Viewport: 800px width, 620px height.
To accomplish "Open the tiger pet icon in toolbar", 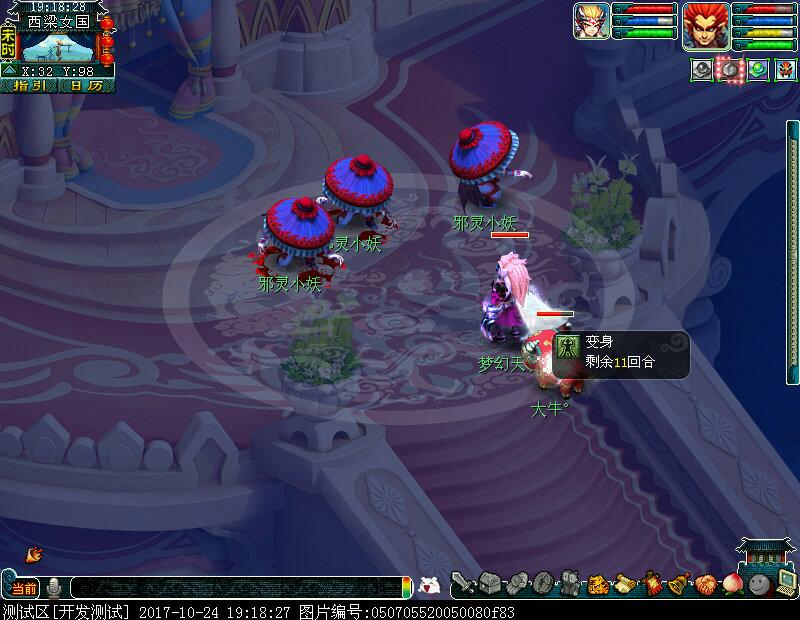I will (599, 583).
